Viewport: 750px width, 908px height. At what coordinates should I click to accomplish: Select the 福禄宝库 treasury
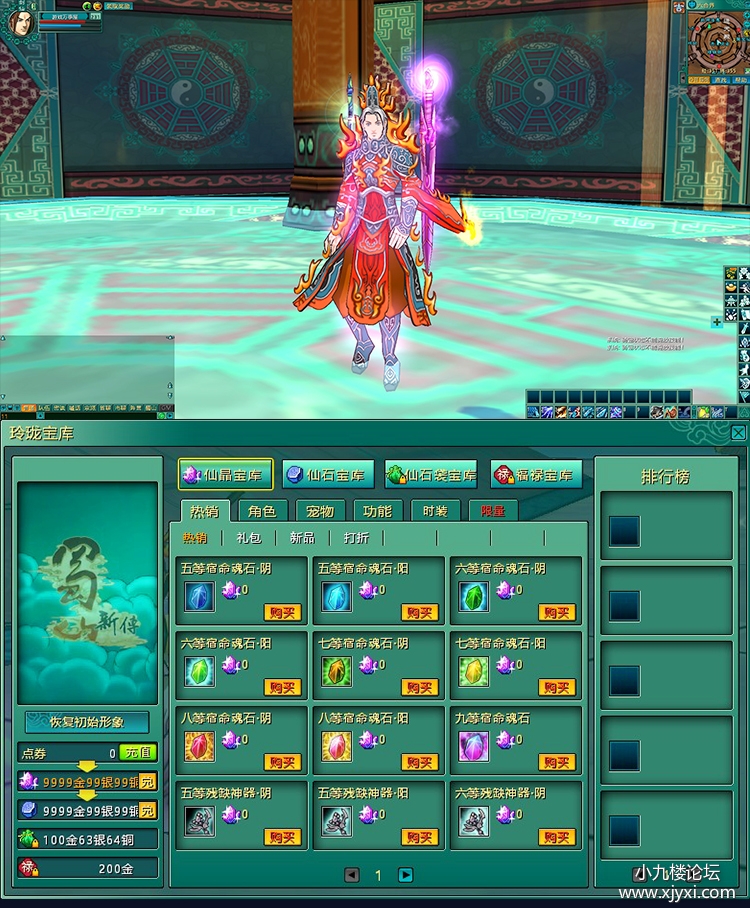536,475
